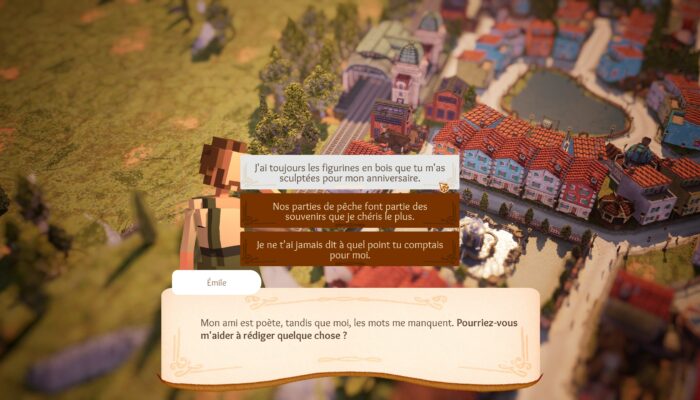Choose the wooden figurines reply "J'ai toujours les figurines"
Screen dimensions: 700x400
click(350, 173)
